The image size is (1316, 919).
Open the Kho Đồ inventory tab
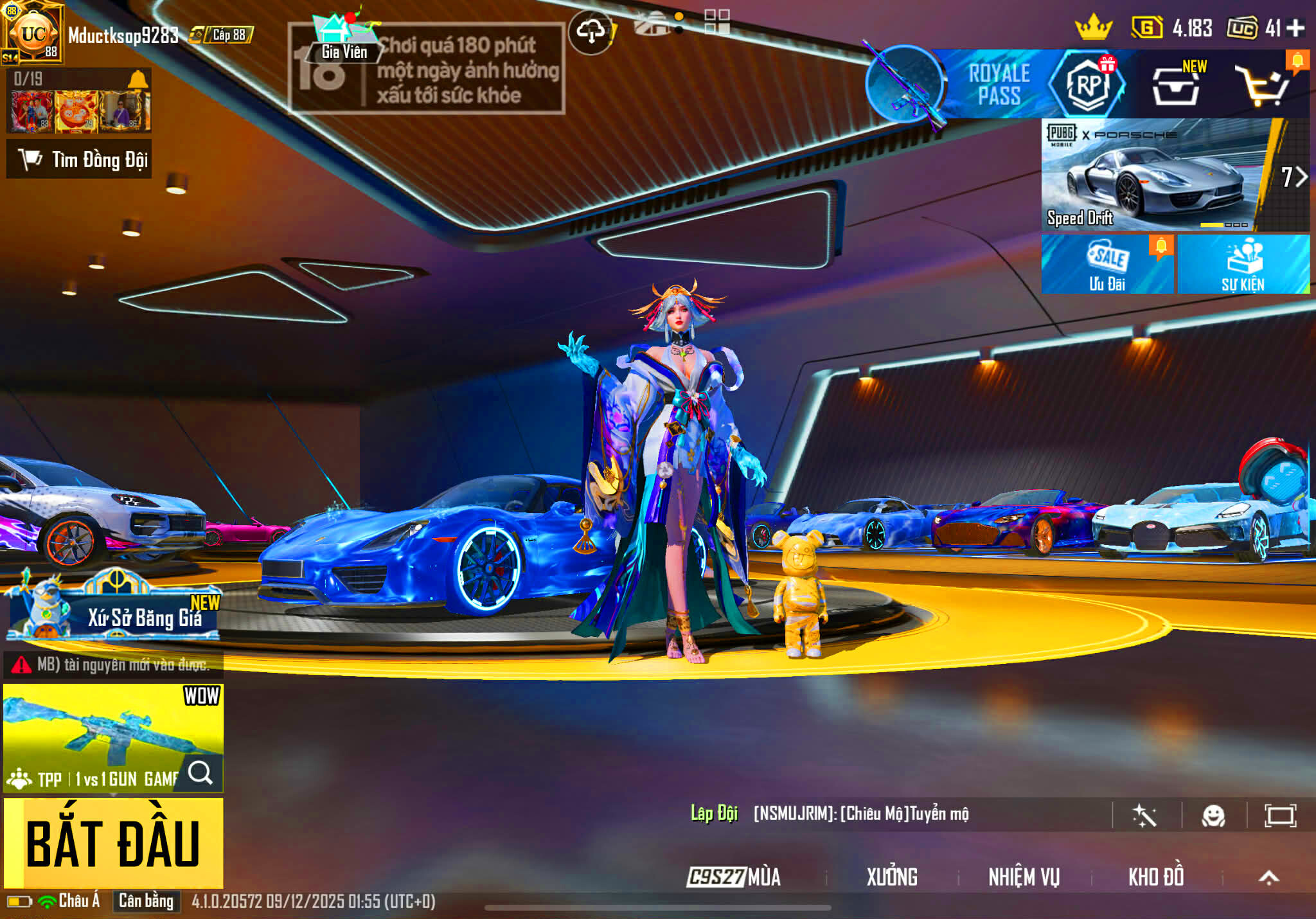[x=1156, y=877]
